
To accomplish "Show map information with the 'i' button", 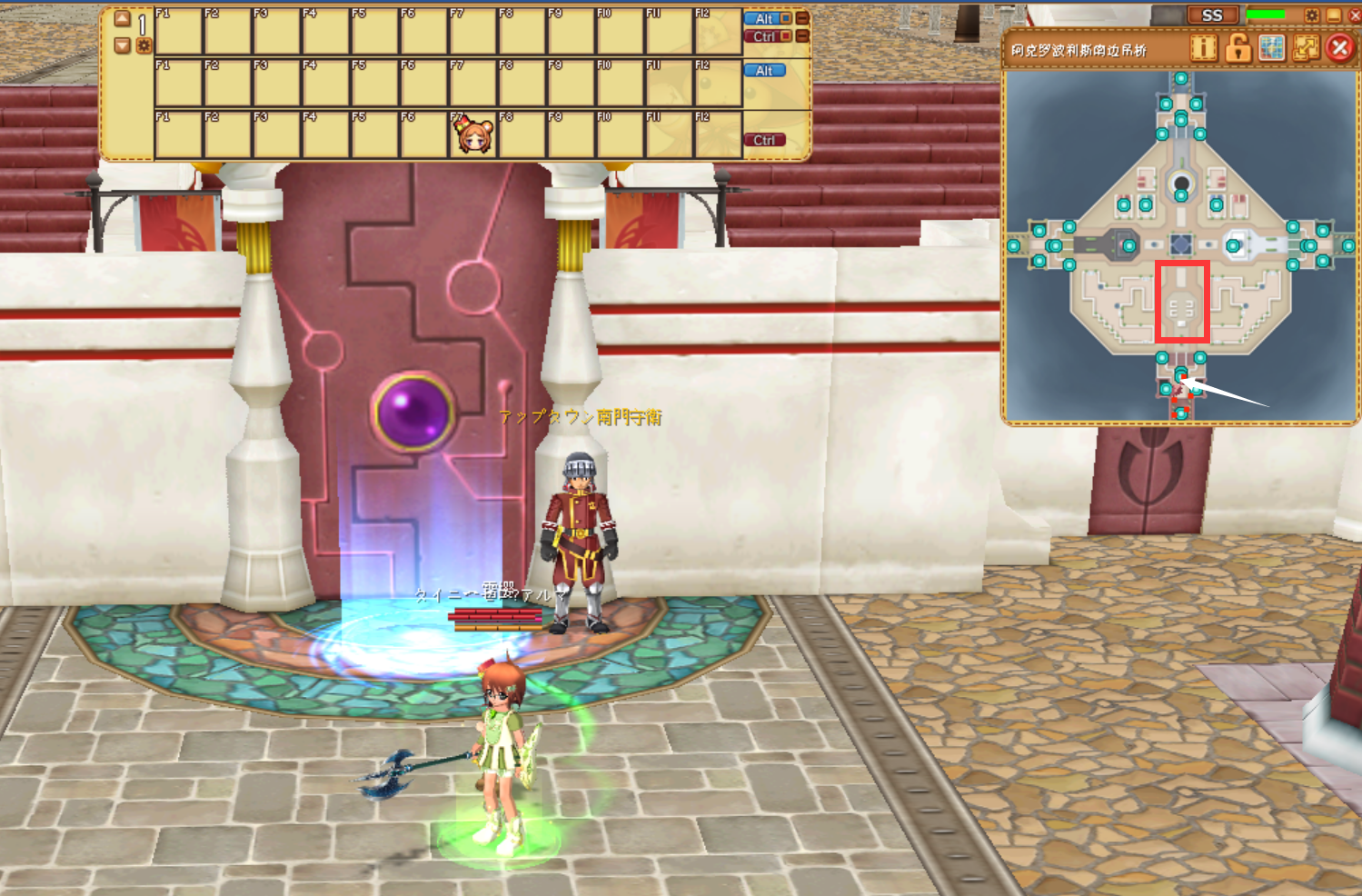I will pyautogui.click(x=1203, y=47).
